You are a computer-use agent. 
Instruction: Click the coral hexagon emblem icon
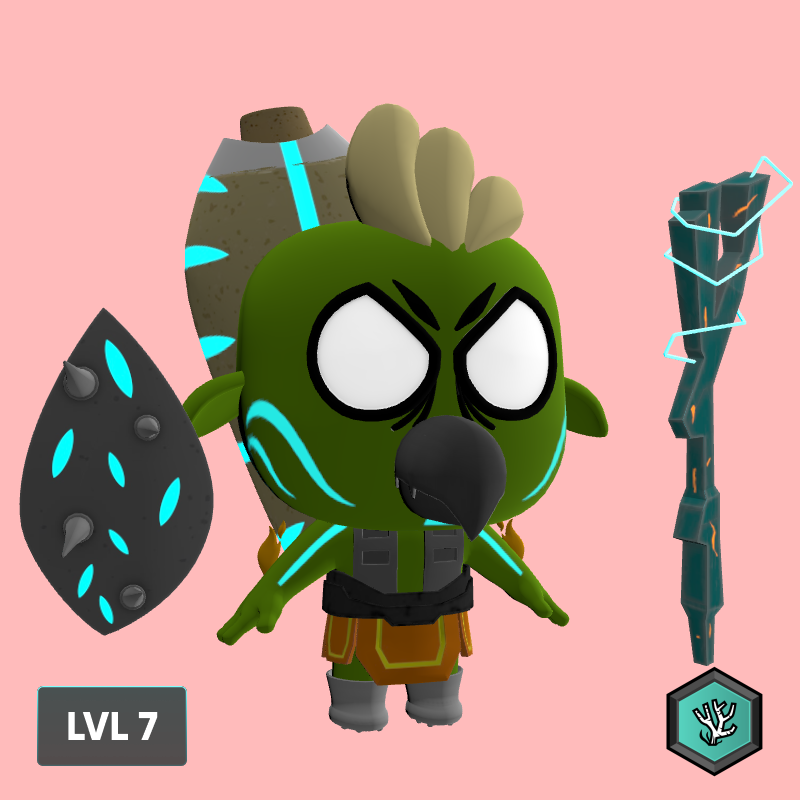coord(714,721)
